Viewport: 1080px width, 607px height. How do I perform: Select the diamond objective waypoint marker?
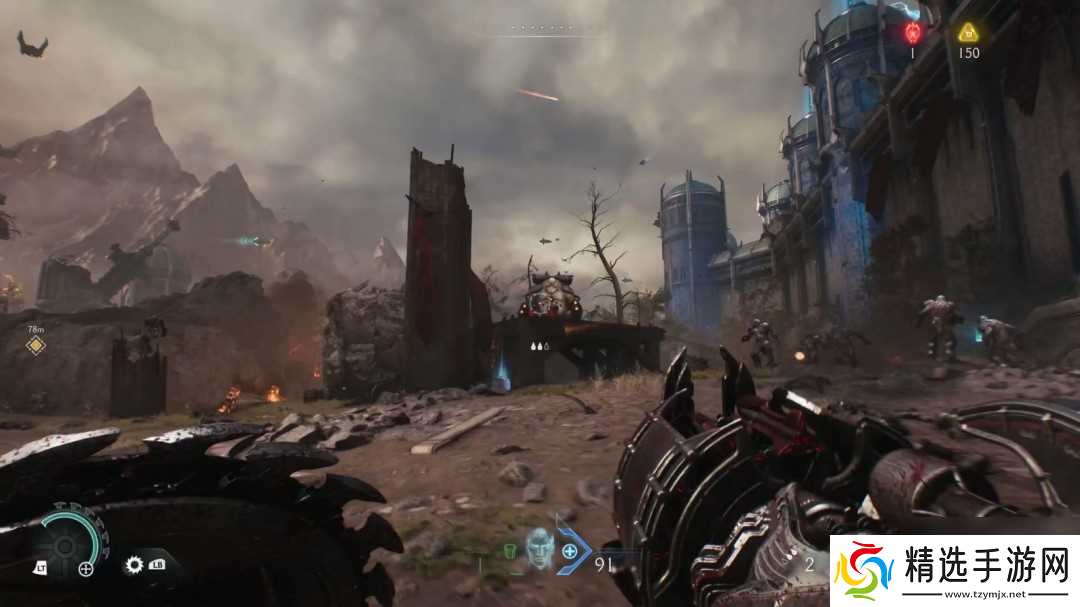click(x=36, y=346)
